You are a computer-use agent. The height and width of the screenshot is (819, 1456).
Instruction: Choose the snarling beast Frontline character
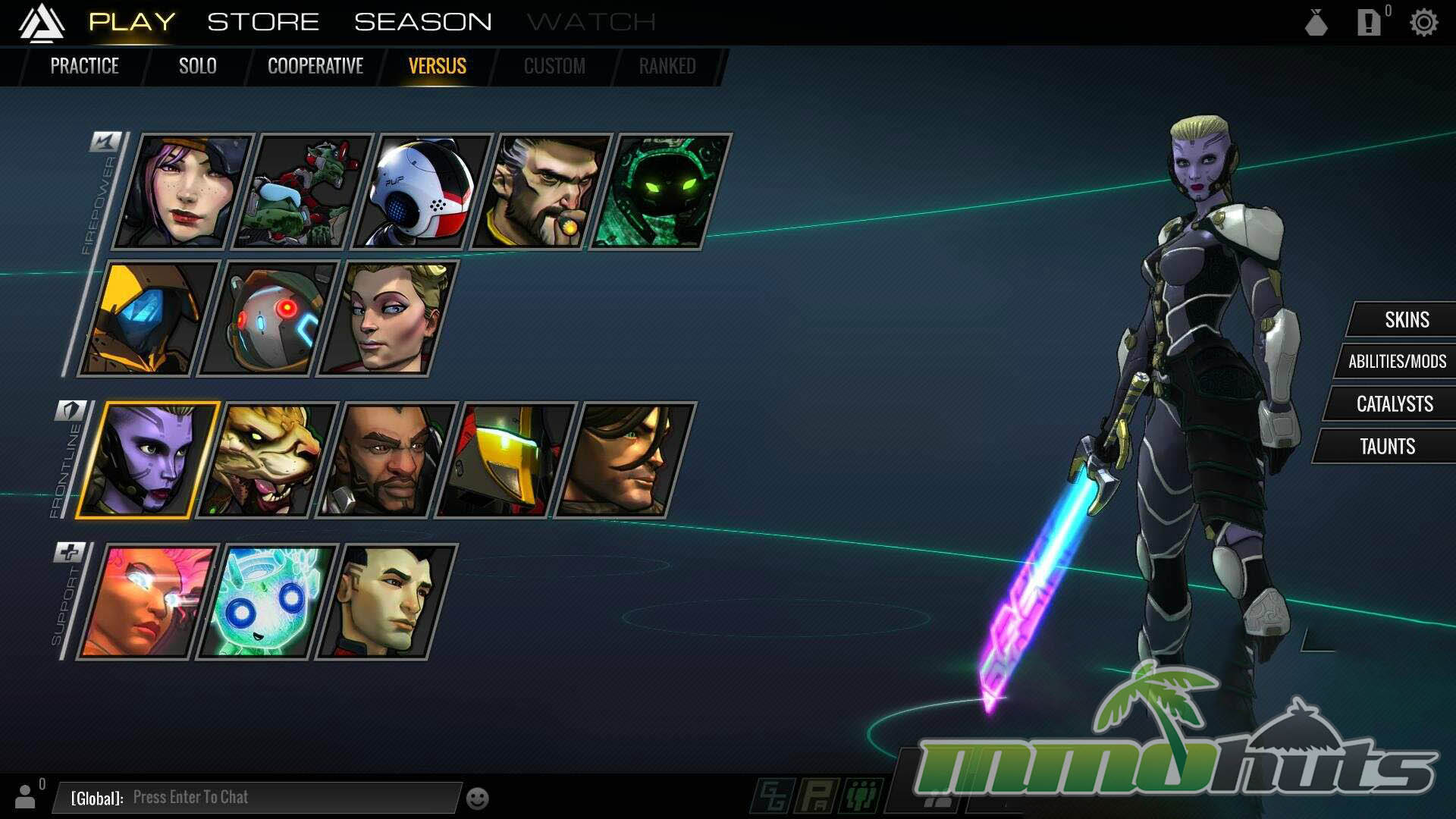pos(267,460)
